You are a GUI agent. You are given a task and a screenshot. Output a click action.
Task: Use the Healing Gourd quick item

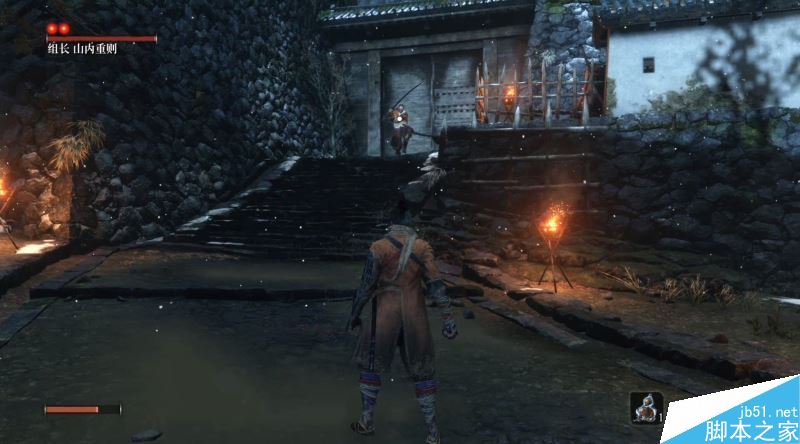tap(646, 408)
